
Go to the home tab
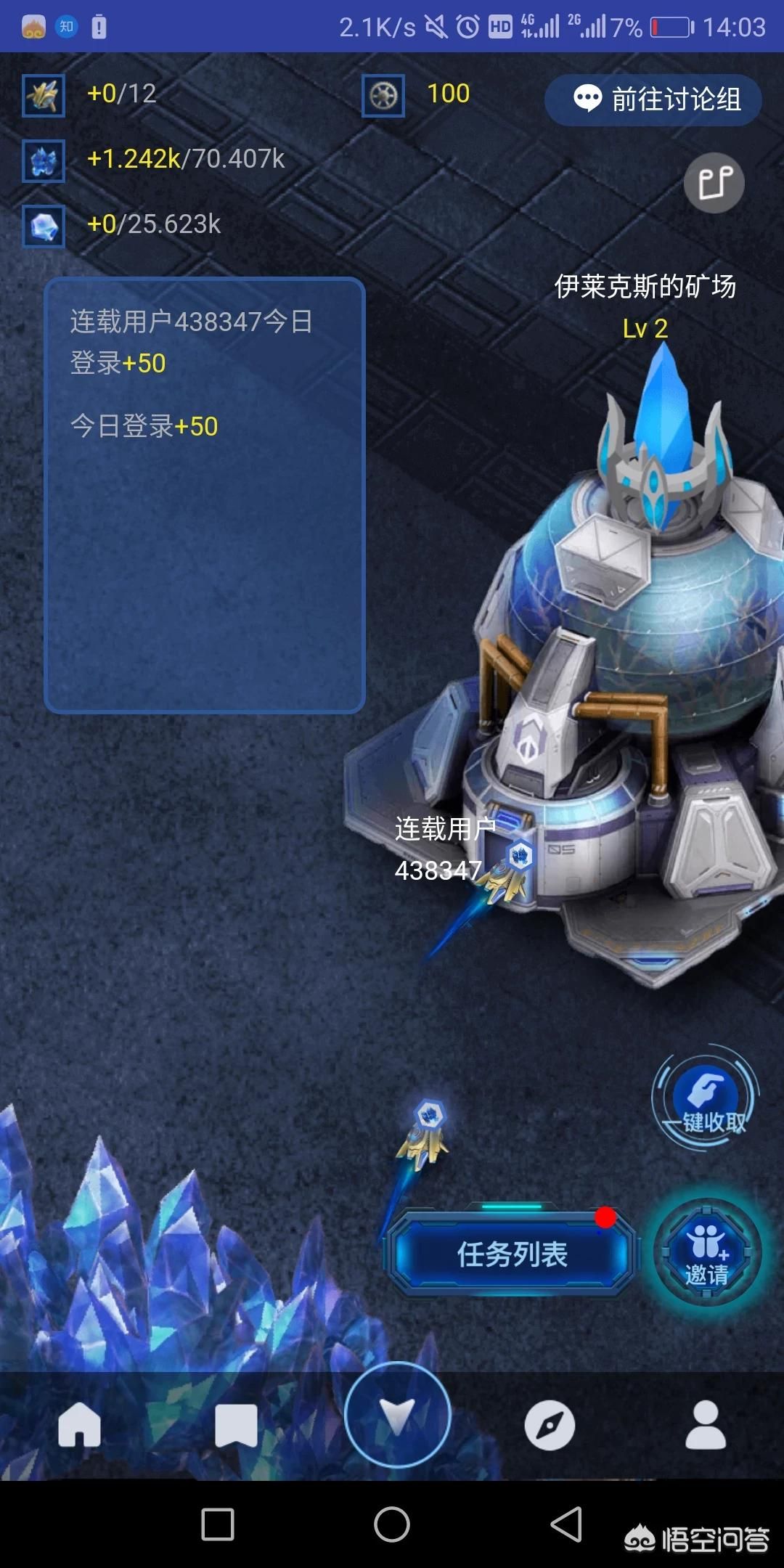tap(79, 1425)
